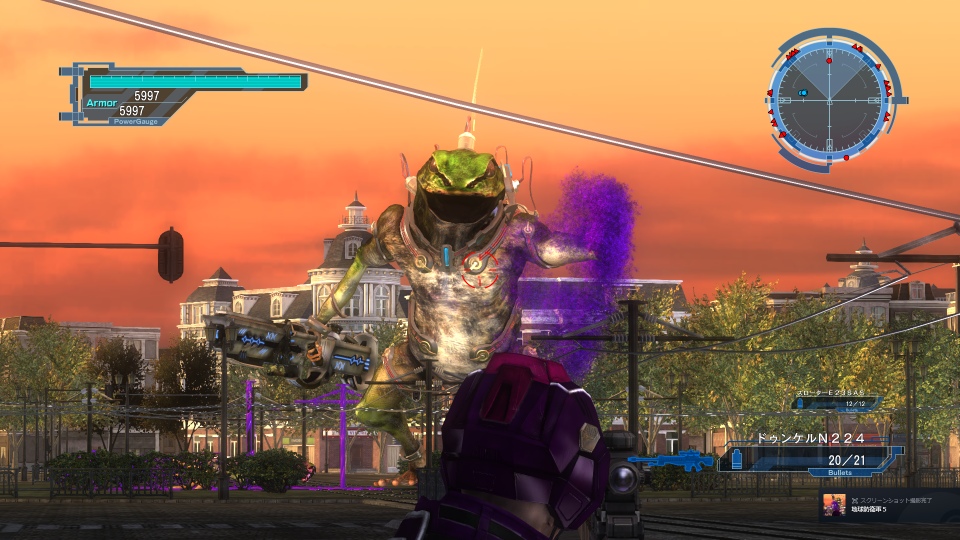Open the screenshot-saved notification thumbnail
Screen dimensions: 960x540
coord(834,505)
